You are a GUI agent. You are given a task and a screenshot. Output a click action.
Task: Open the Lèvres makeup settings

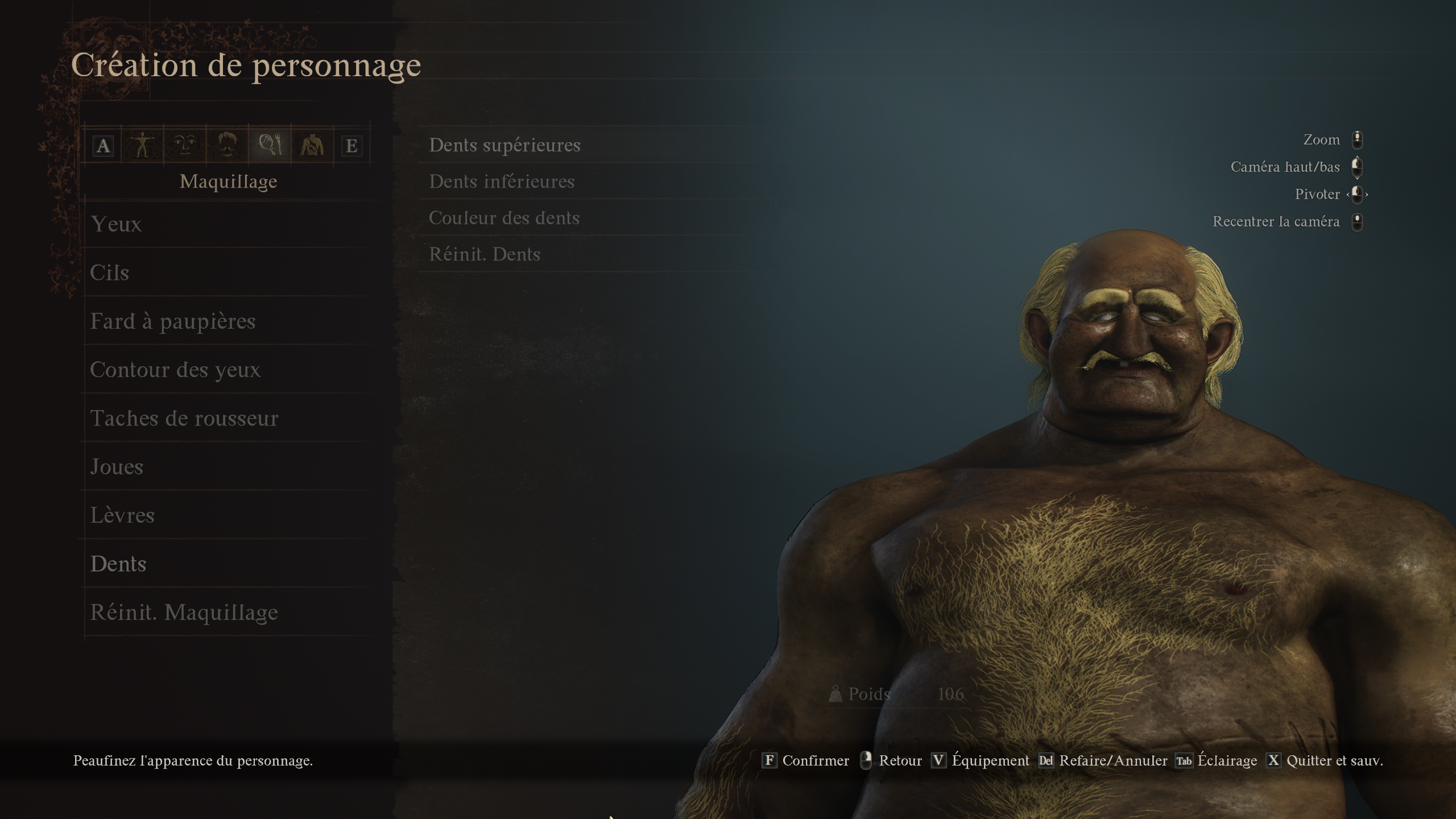click(x=123, y=515)
